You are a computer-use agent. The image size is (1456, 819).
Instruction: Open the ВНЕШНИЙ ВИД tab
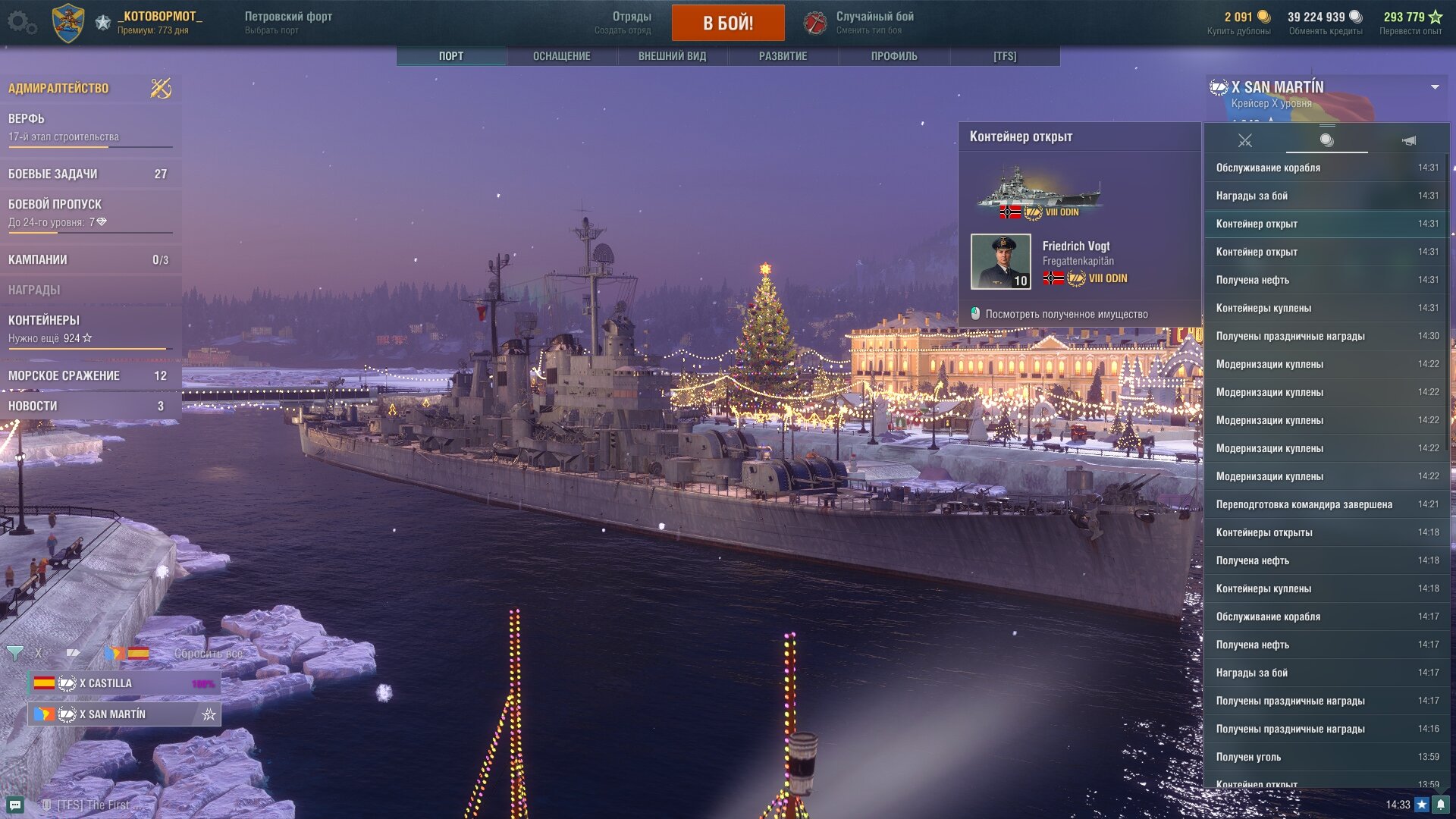(x=672, y=56)
